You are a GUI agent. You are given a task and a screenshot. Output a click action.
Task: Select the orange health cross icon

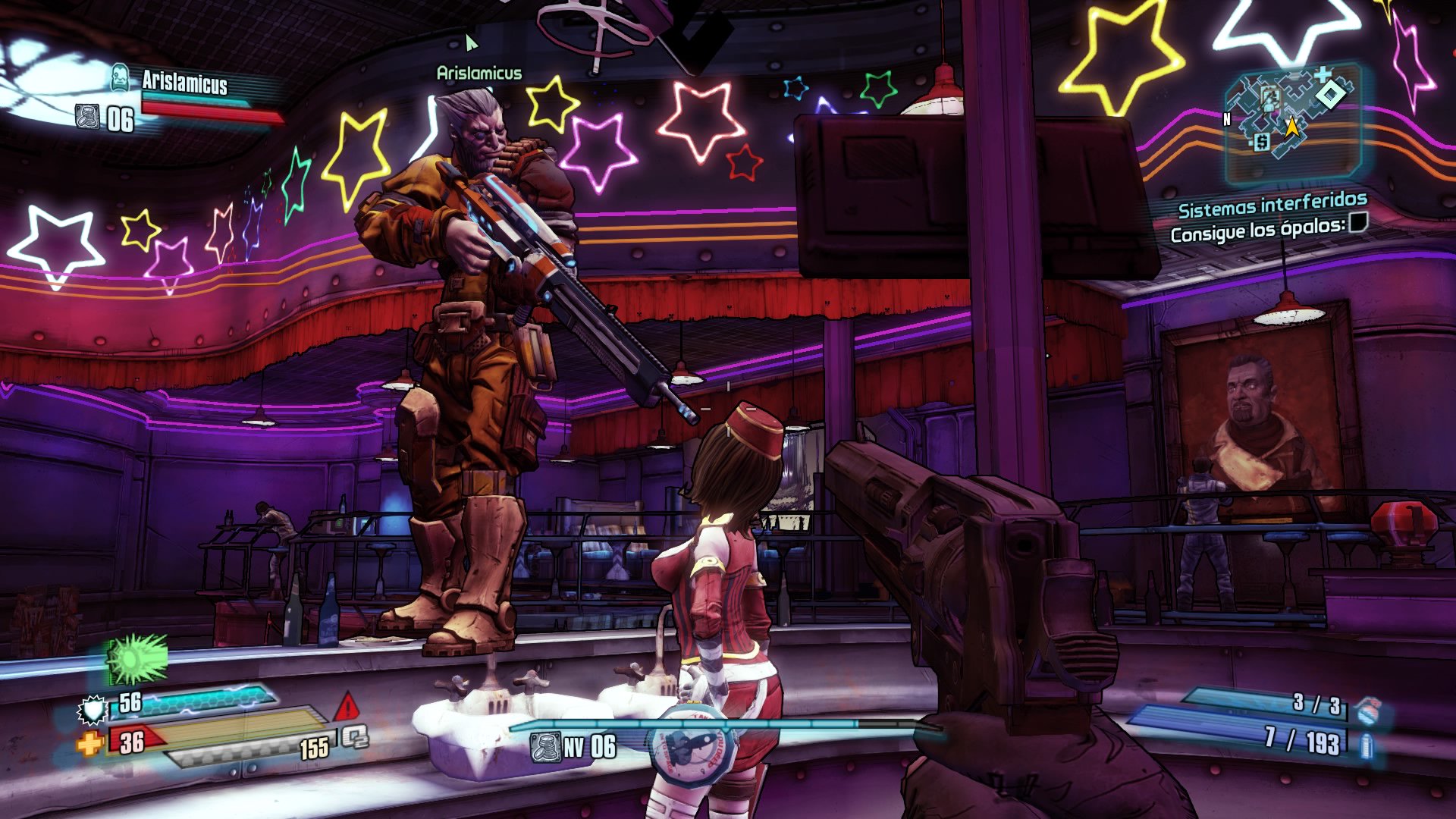tap(89, 743)
